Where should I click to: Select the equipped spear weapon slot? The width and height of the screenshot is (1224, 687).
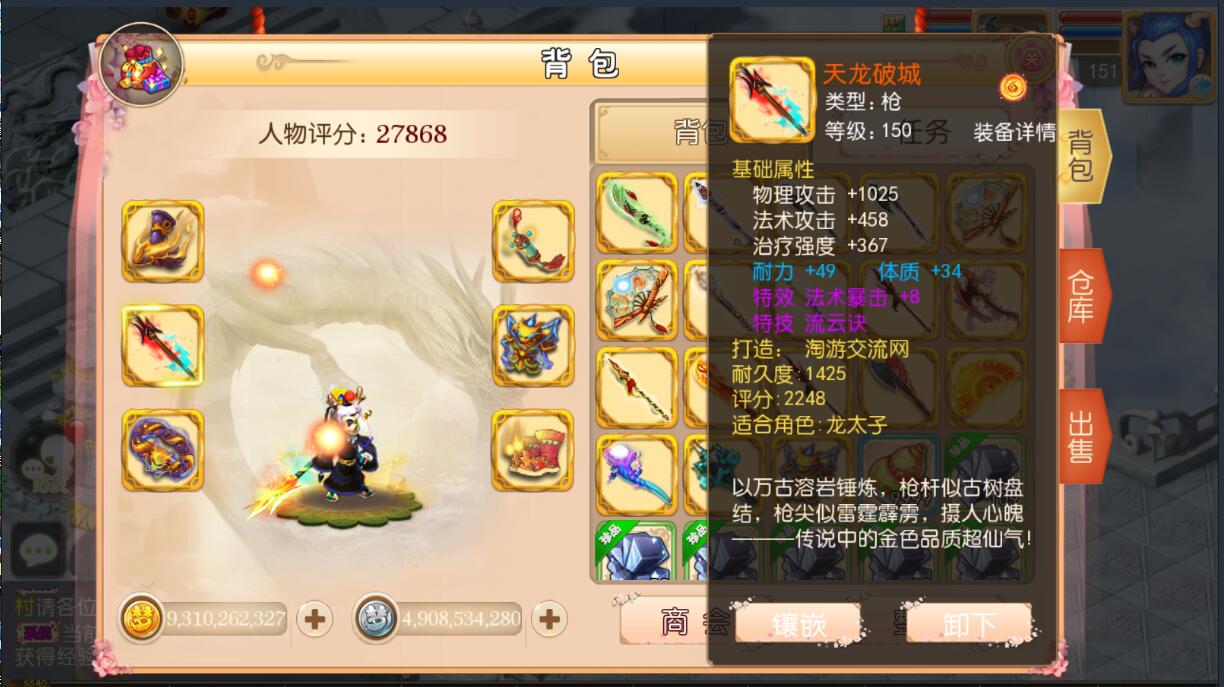coord(162,346)
